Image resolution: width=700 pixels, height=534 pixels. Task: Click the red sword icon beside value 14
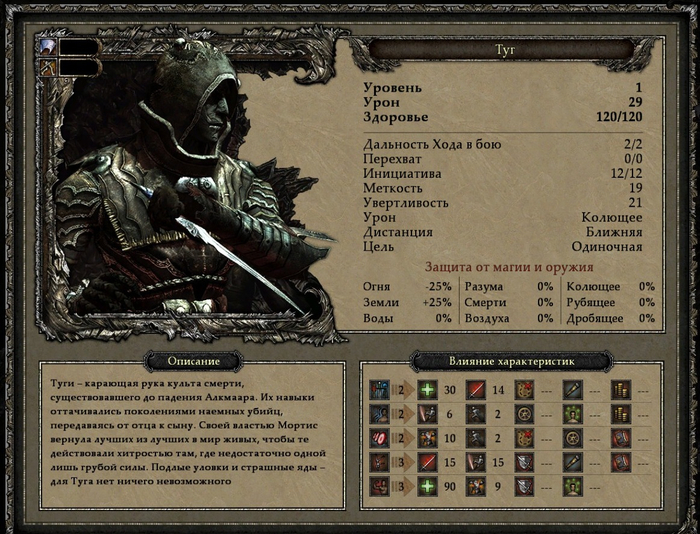click(x=475, y=389)
